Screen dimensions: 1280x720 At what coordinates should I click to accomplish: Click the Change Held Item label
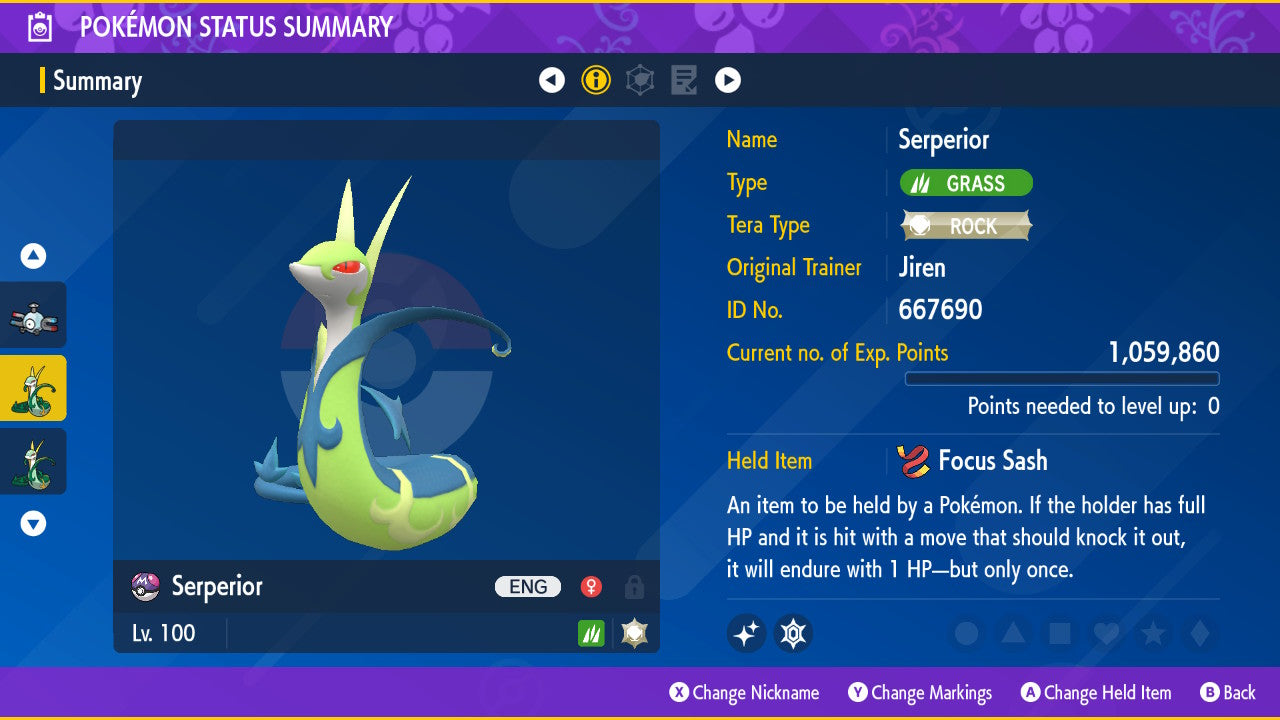point(1106,693)
